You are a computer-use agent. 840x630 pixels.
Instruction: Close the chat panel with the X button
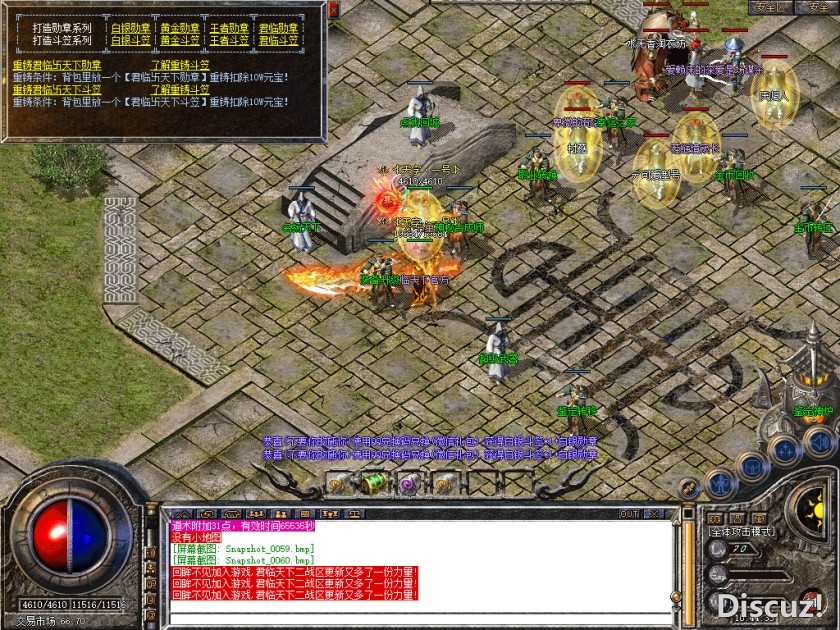(656, 514)
